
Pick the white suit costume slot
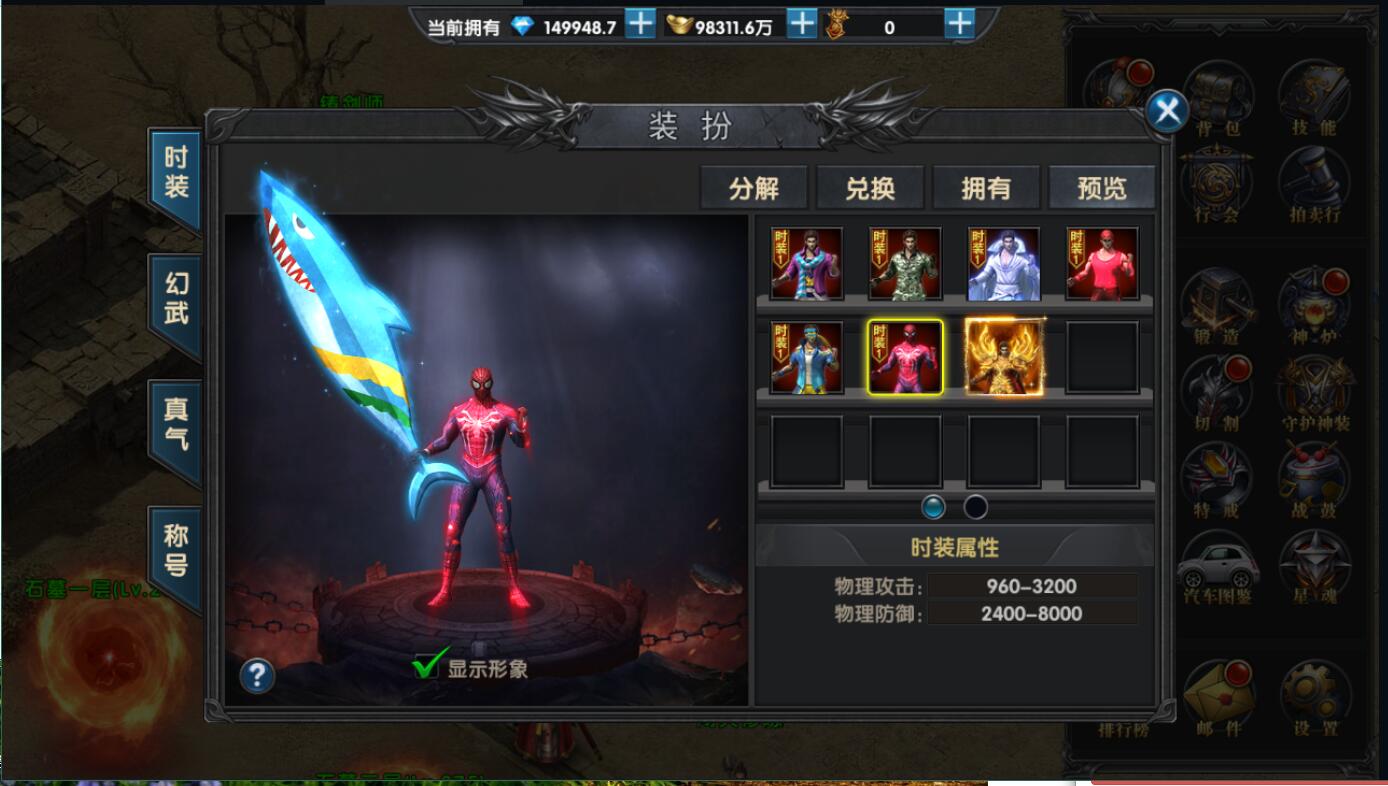tap(1003, 264)
